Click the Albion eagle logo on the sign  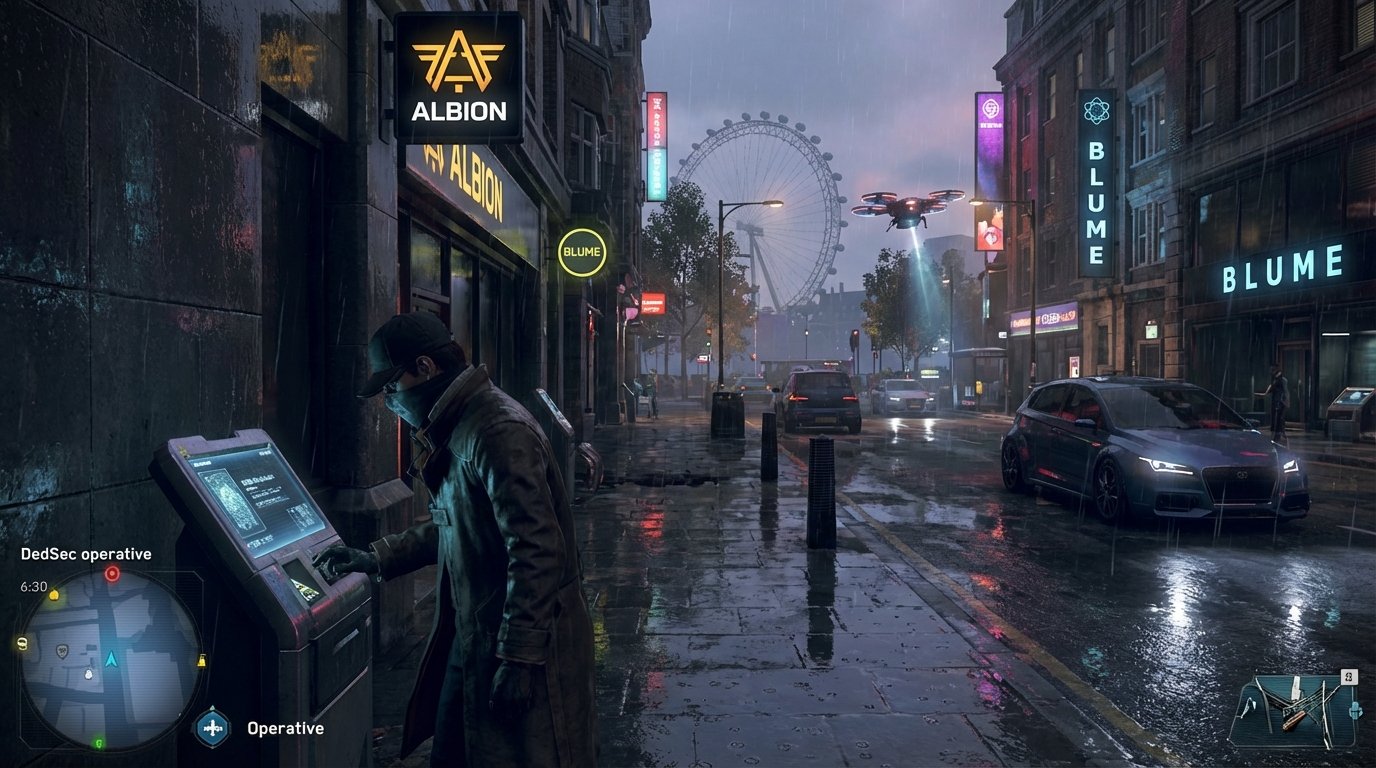[x=460, y=62]
